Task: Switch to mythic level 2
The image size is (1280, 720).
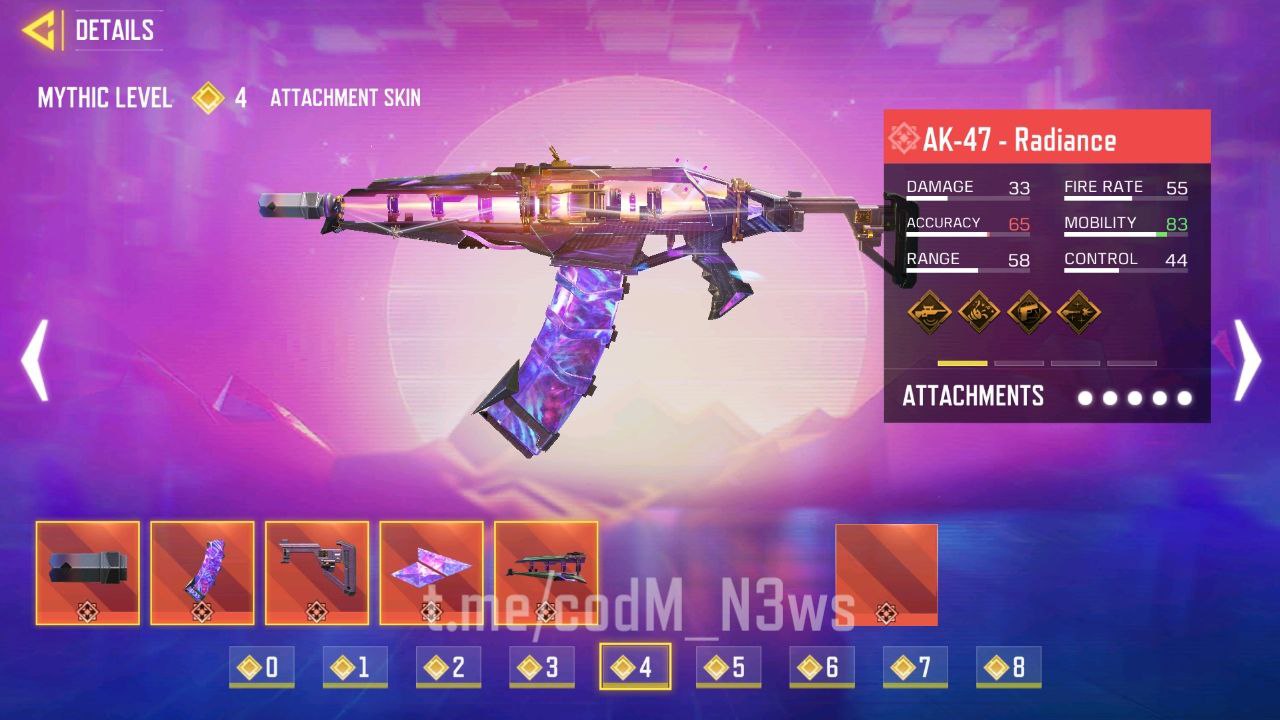Action: (x=448, y=666)
